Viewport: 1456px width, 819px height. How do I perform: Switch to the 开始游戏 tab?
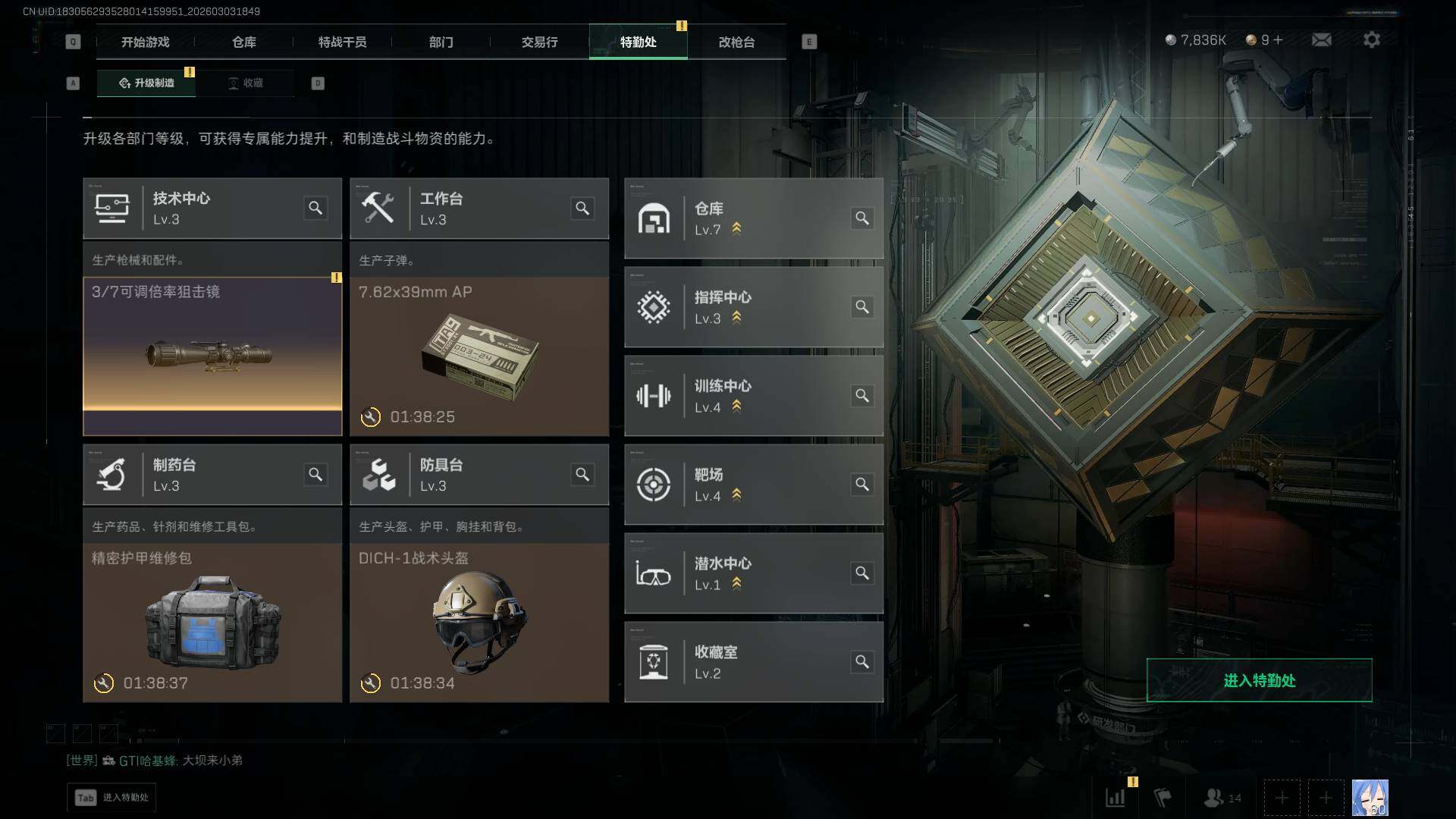pos(145,42)
